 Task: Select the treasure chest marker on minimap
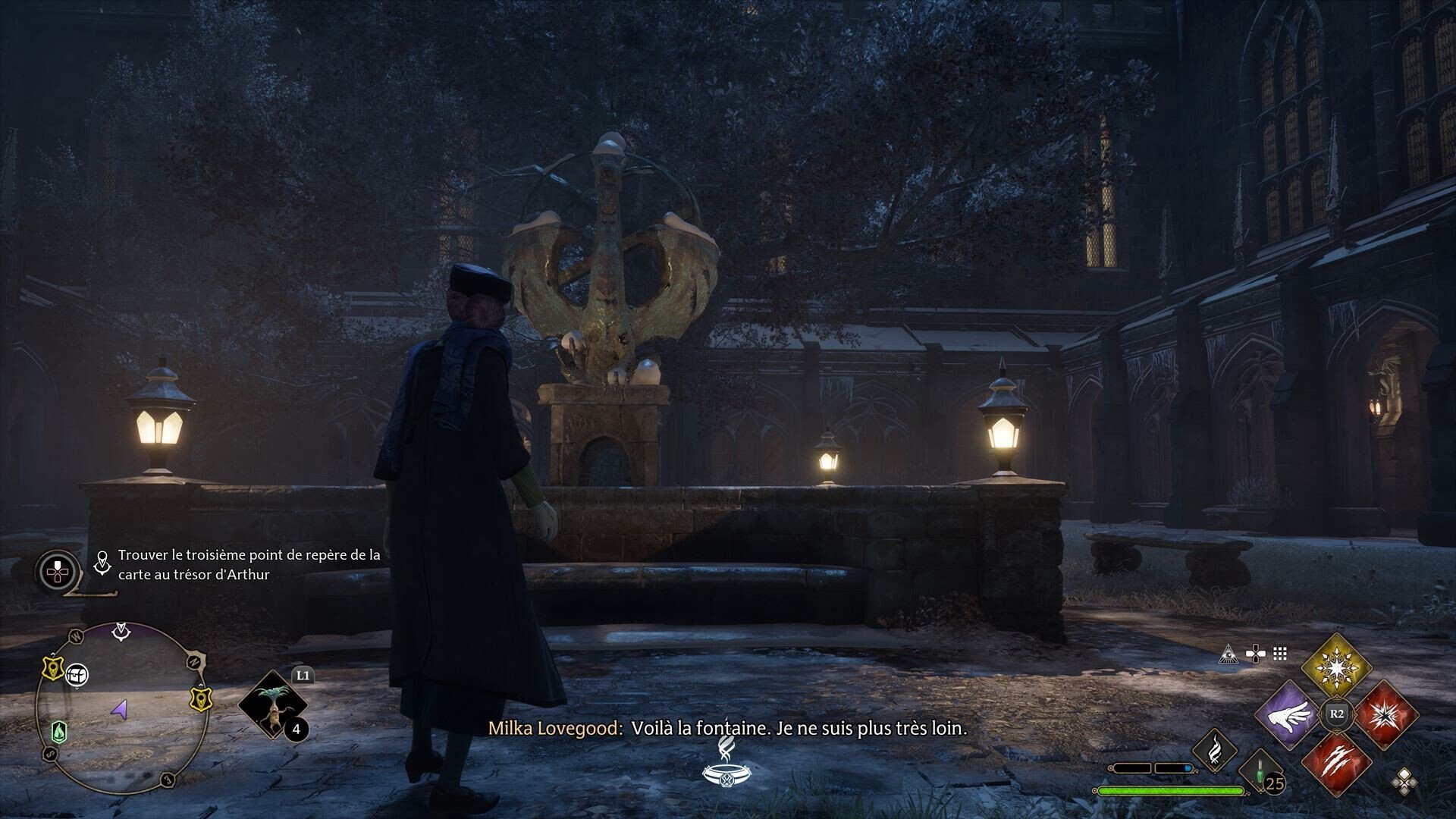point(76,674)
